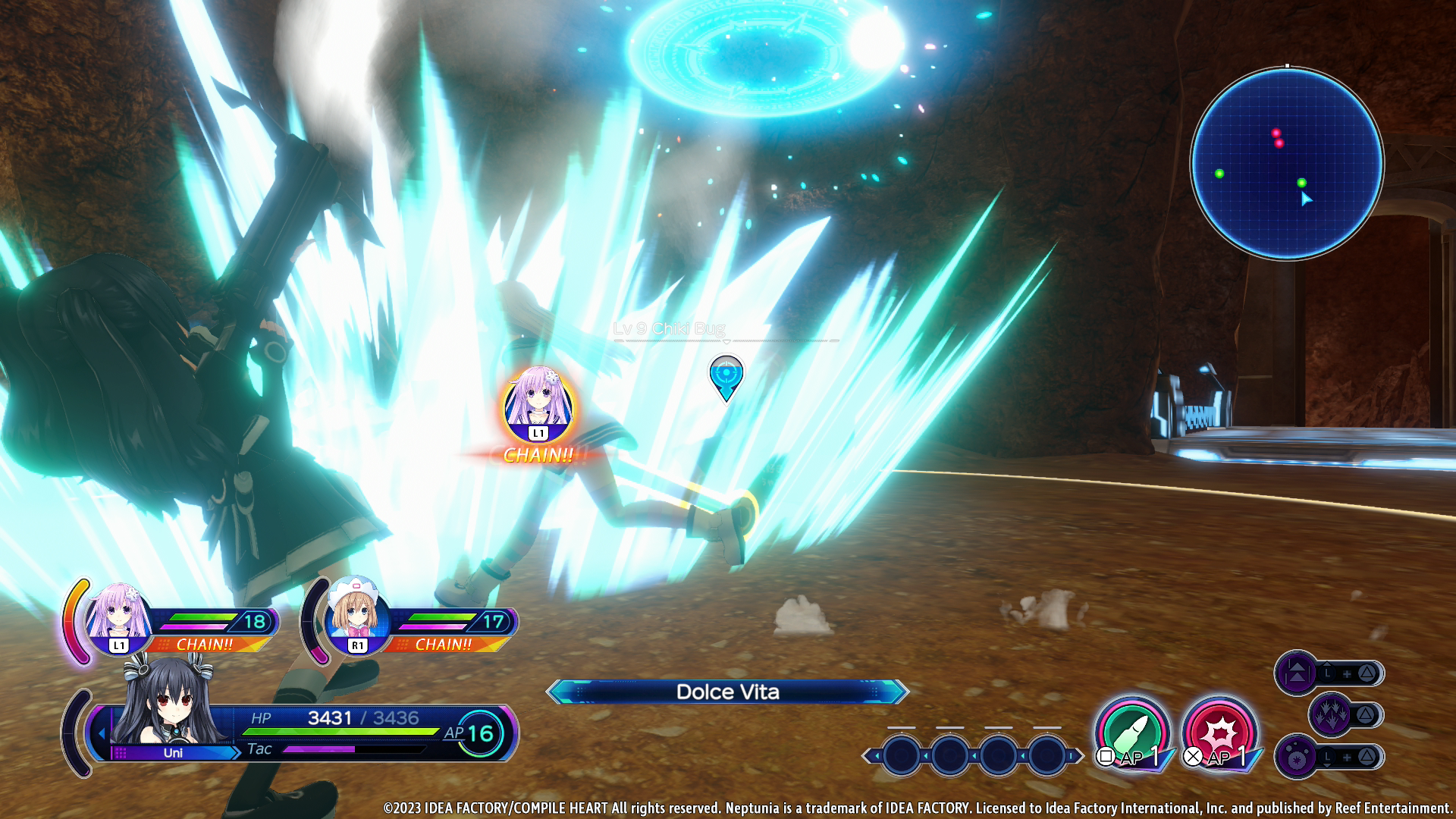Trigger the purple falling arrows skill

(x=1331, y=714)
